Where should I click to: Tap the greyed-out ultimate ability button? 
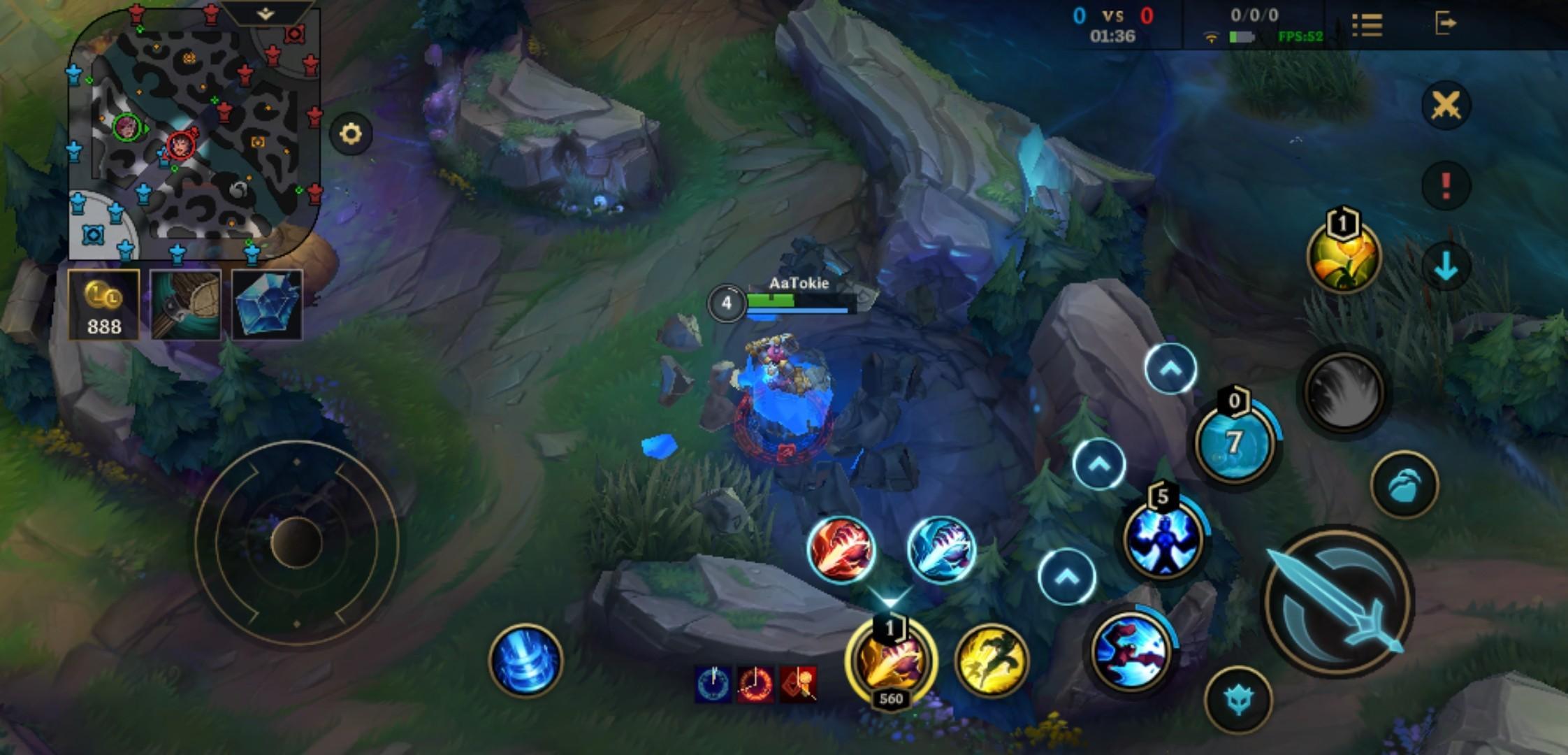(x=1343, y=391)
